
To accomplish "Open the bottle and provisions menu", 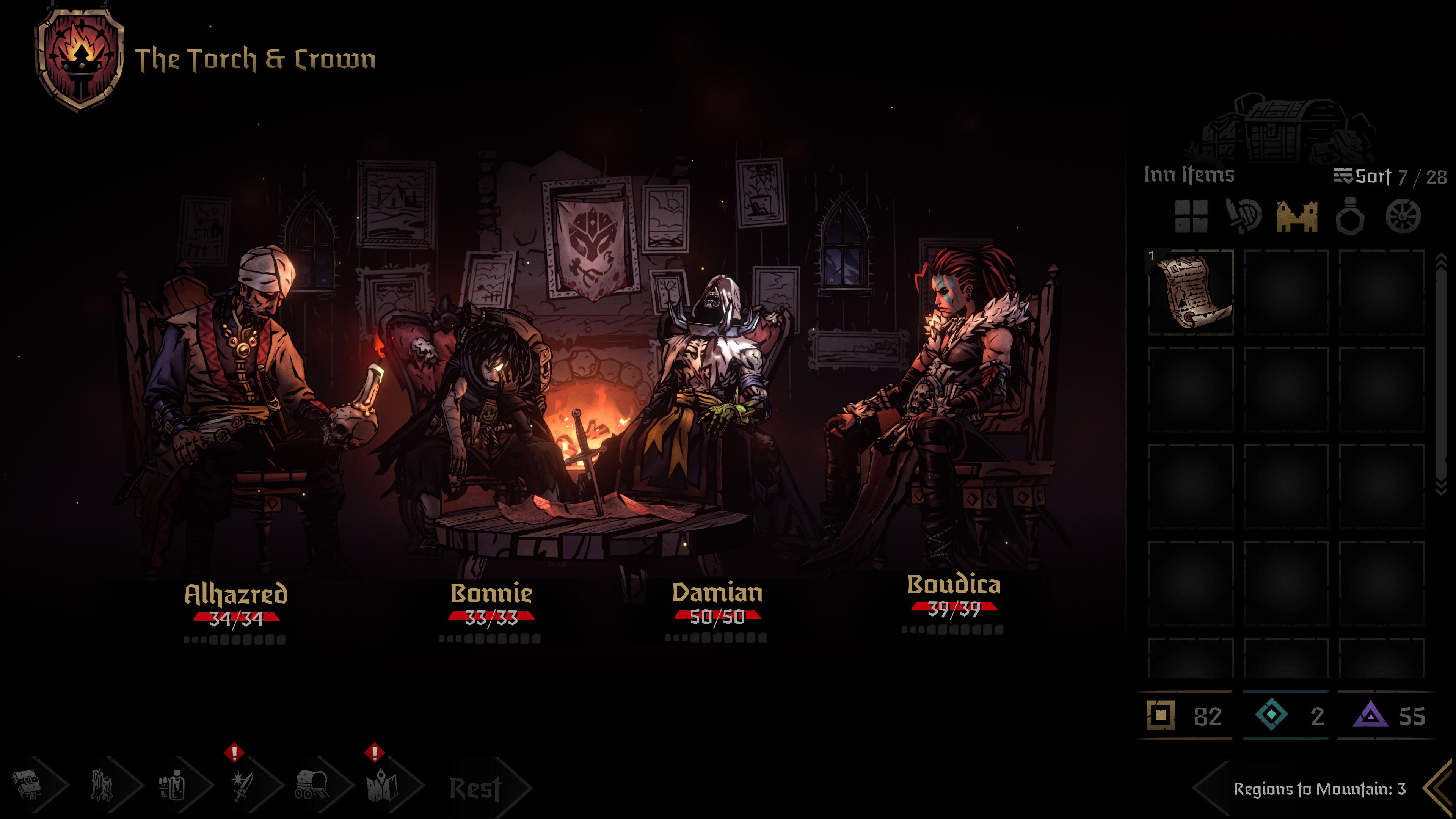I will [x=172, y=785].
